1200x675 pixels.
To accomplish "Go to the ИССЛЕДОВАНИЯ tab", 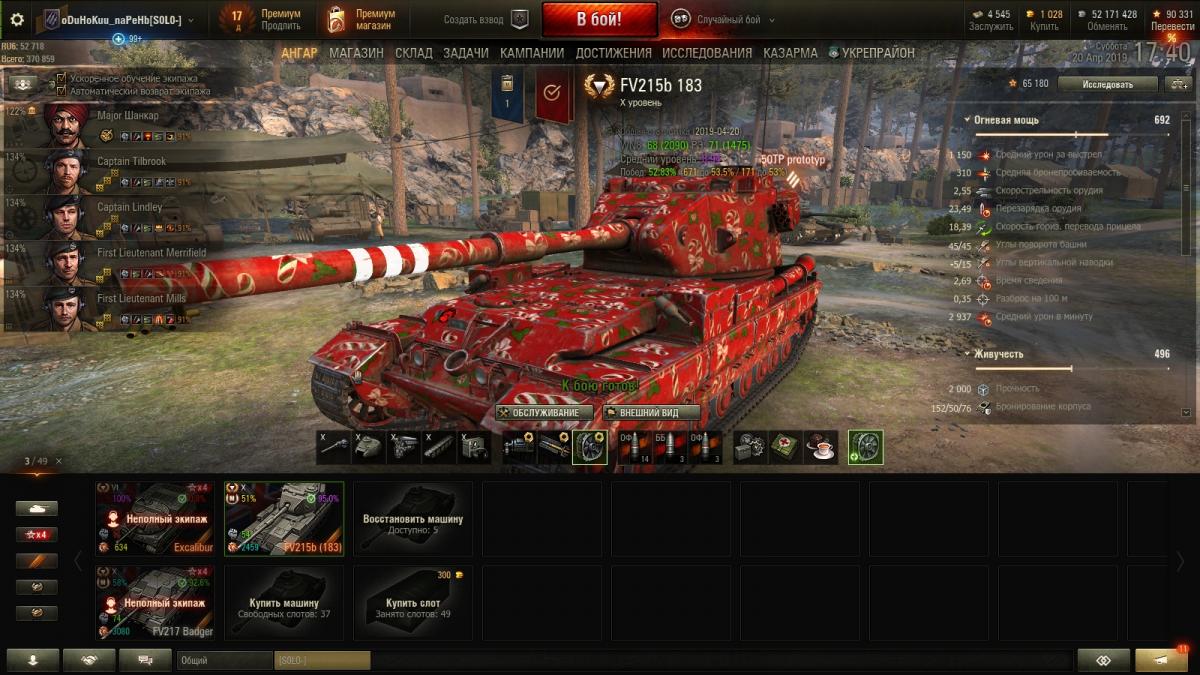I will click(x=707, y=53).
